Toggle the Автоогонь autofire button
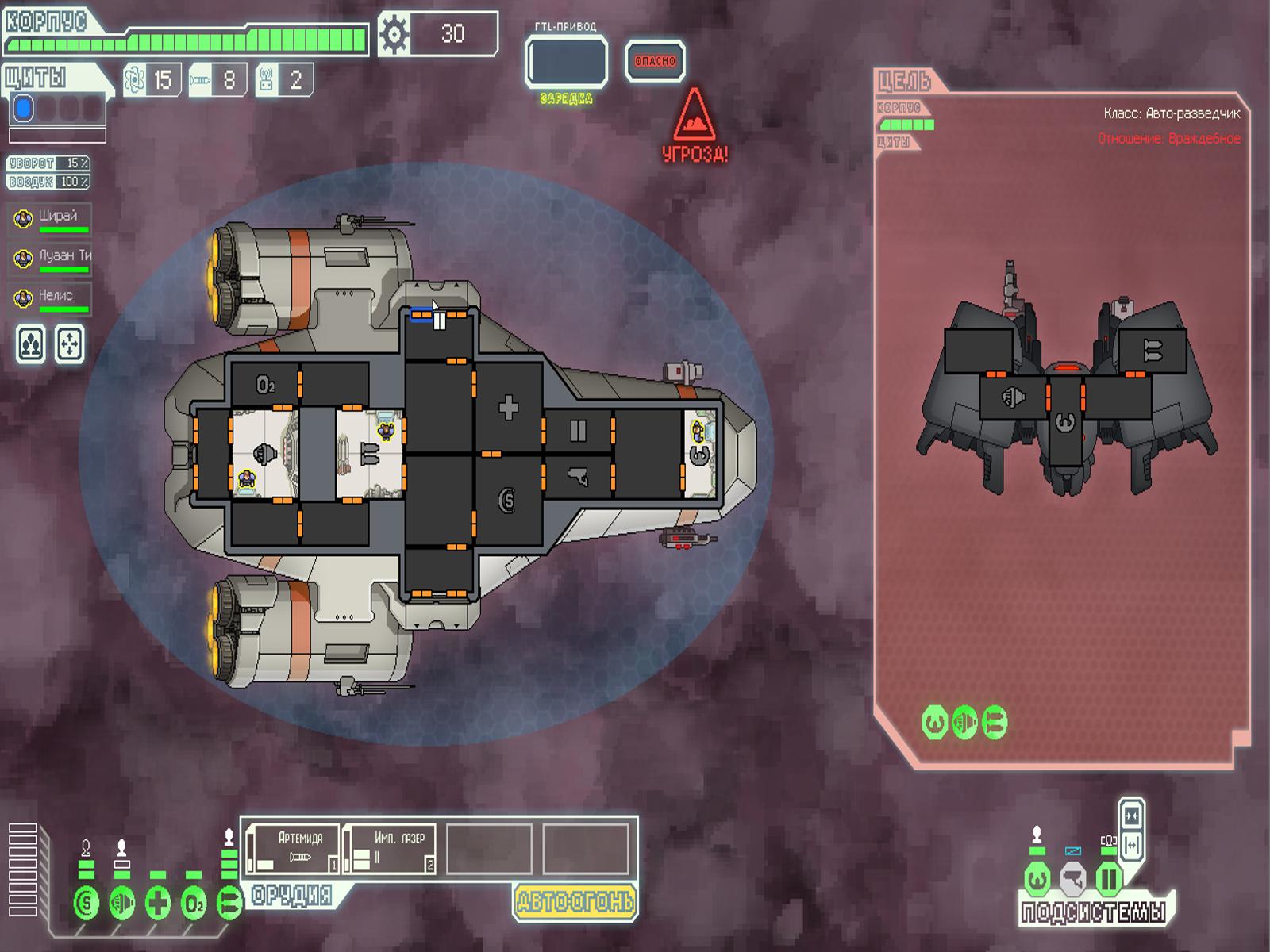Image resolution: width=1270 pixels, height=952 pixels. [x=575, y=901]
